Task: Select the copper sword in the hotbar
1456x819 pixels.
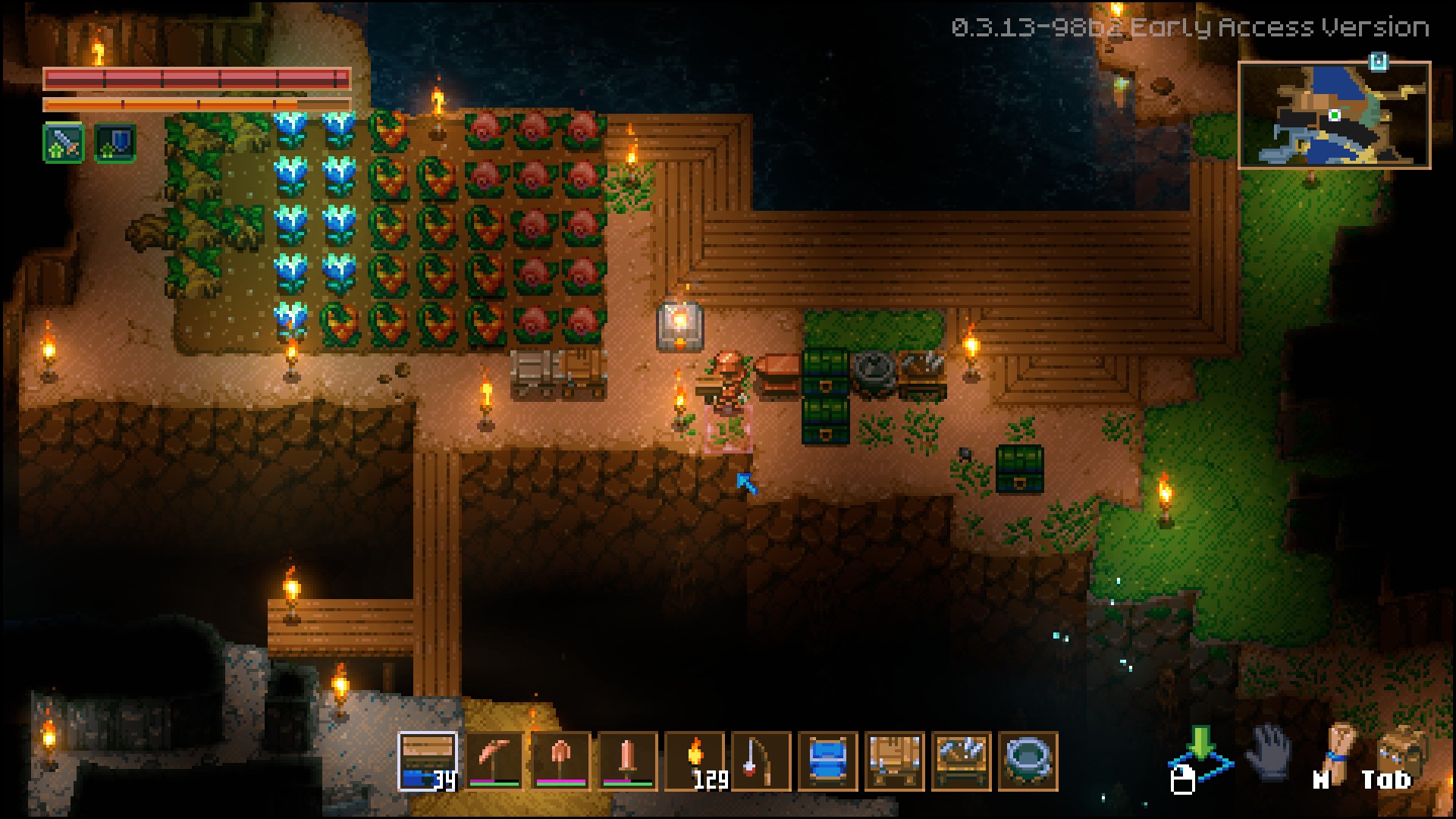Action: (628, 761)
